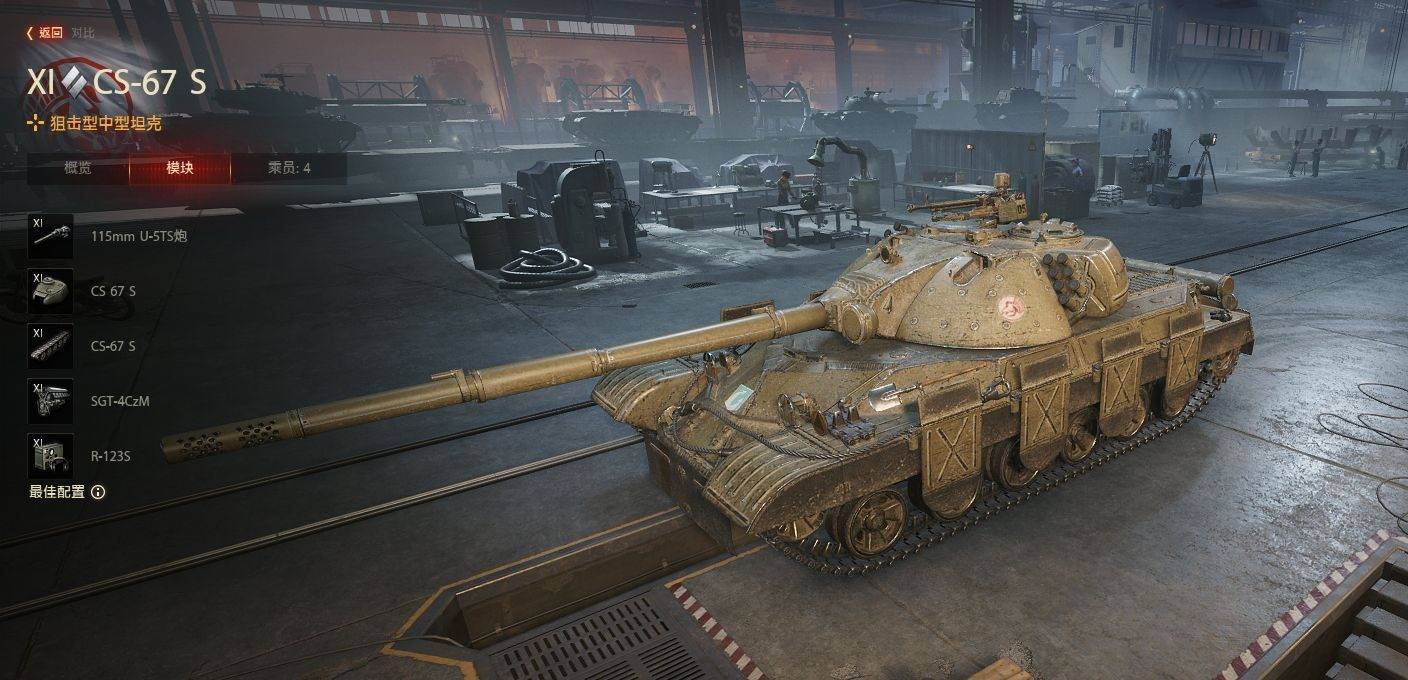
Task: Choose the CS 67 S turret module
Action: coord(50,291)
